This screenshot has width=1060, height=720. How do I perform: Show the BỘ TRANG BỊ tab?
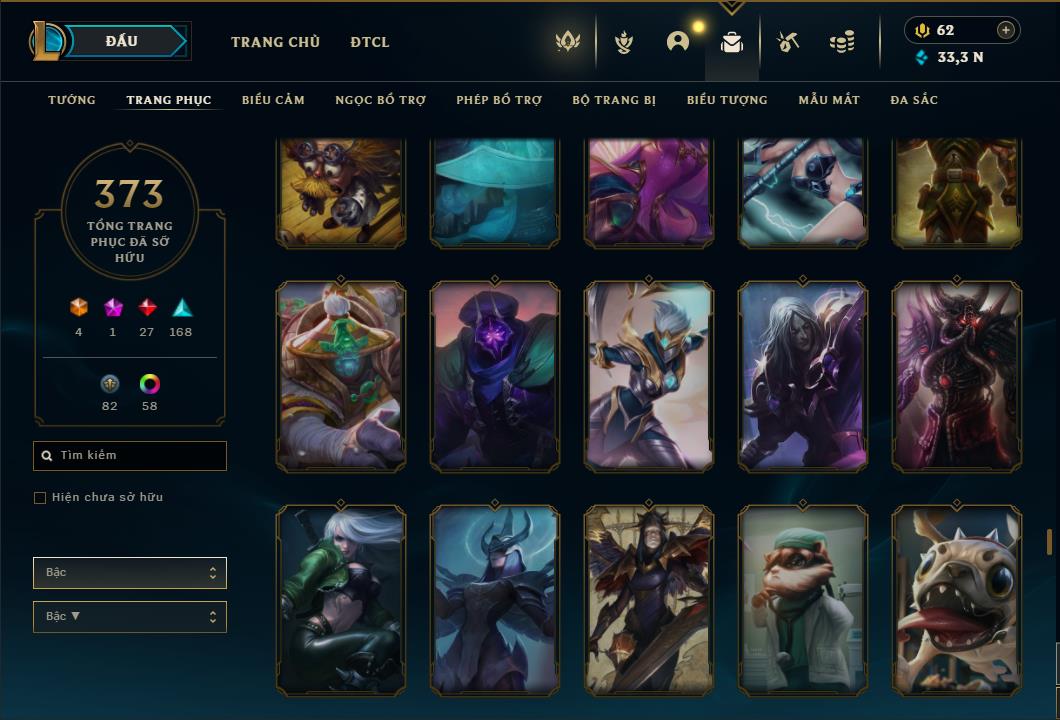coord(614,100)
